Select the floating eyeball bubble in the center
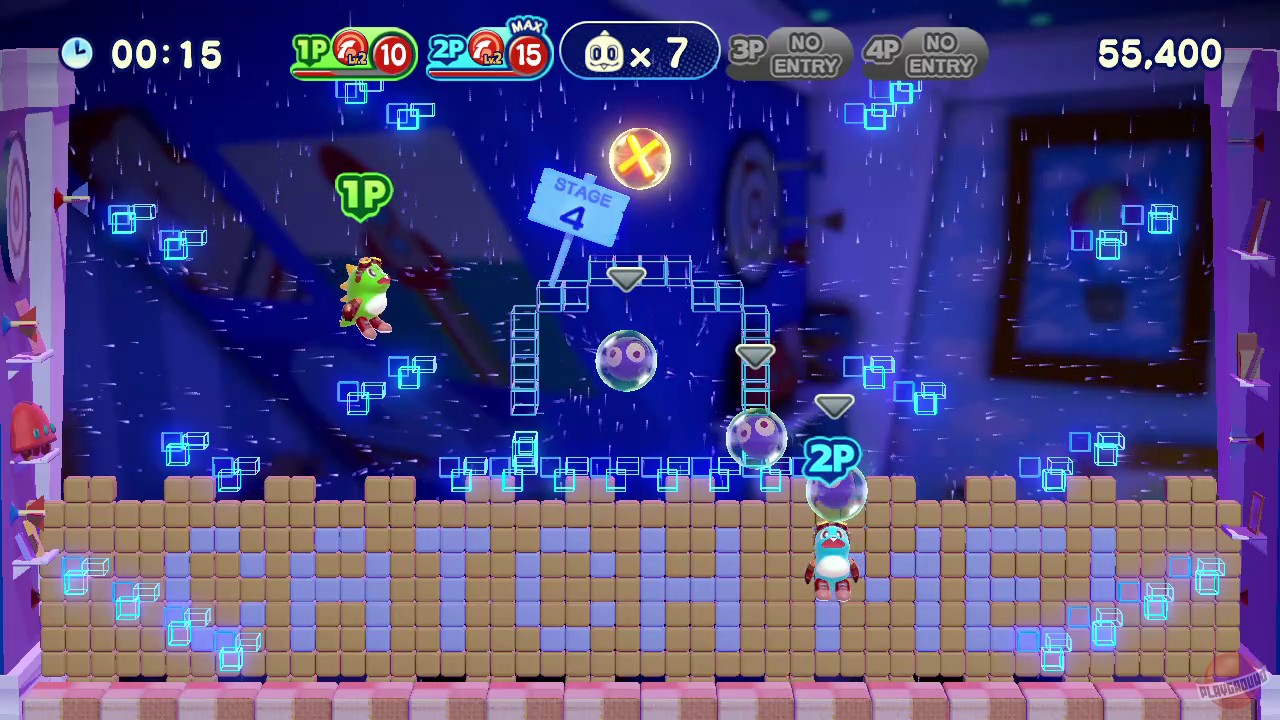The image size is (1280, 720). coord(627,360)
